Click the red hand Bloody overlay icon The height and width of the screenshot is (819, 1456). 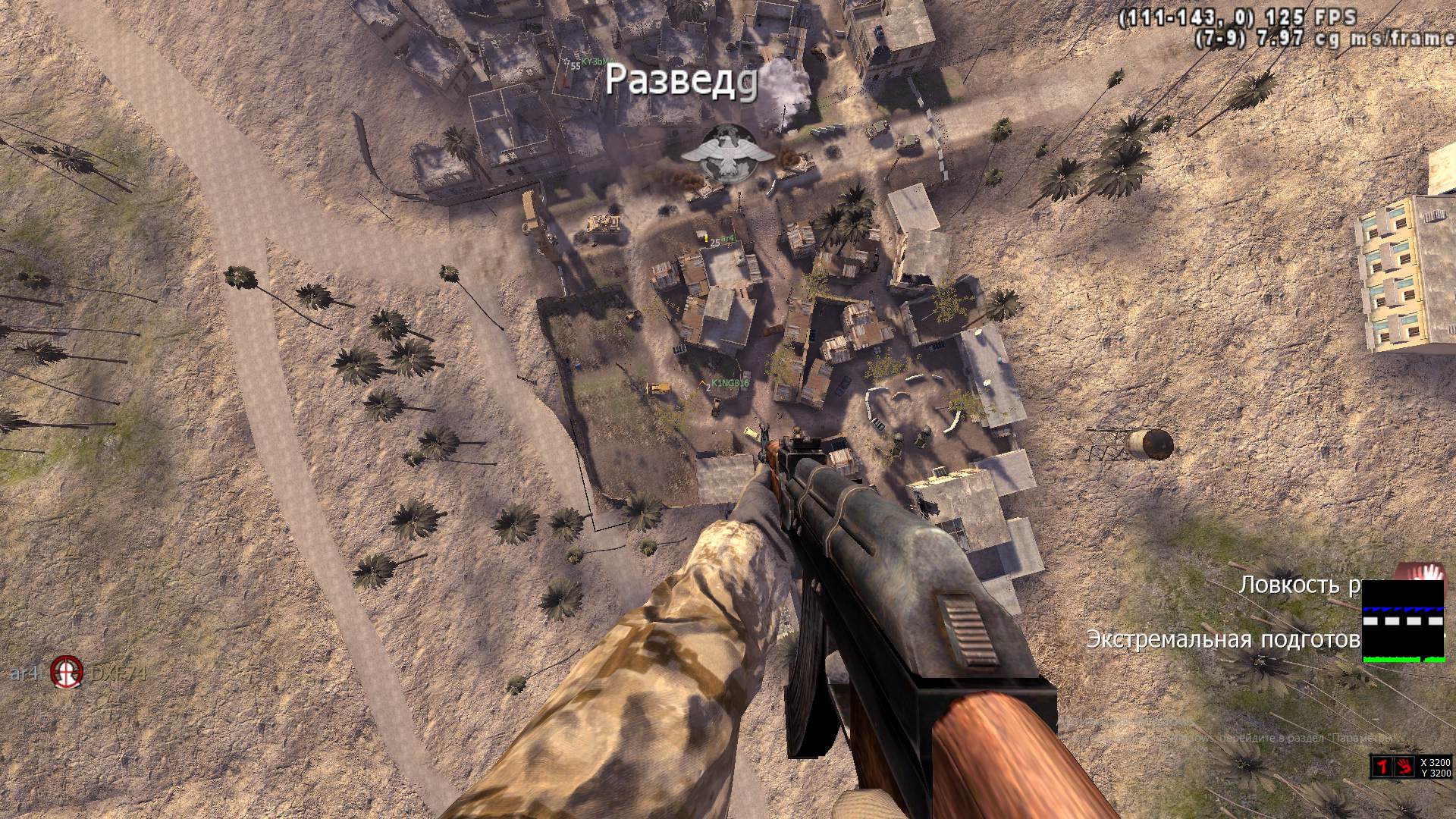click(1404, 767)
